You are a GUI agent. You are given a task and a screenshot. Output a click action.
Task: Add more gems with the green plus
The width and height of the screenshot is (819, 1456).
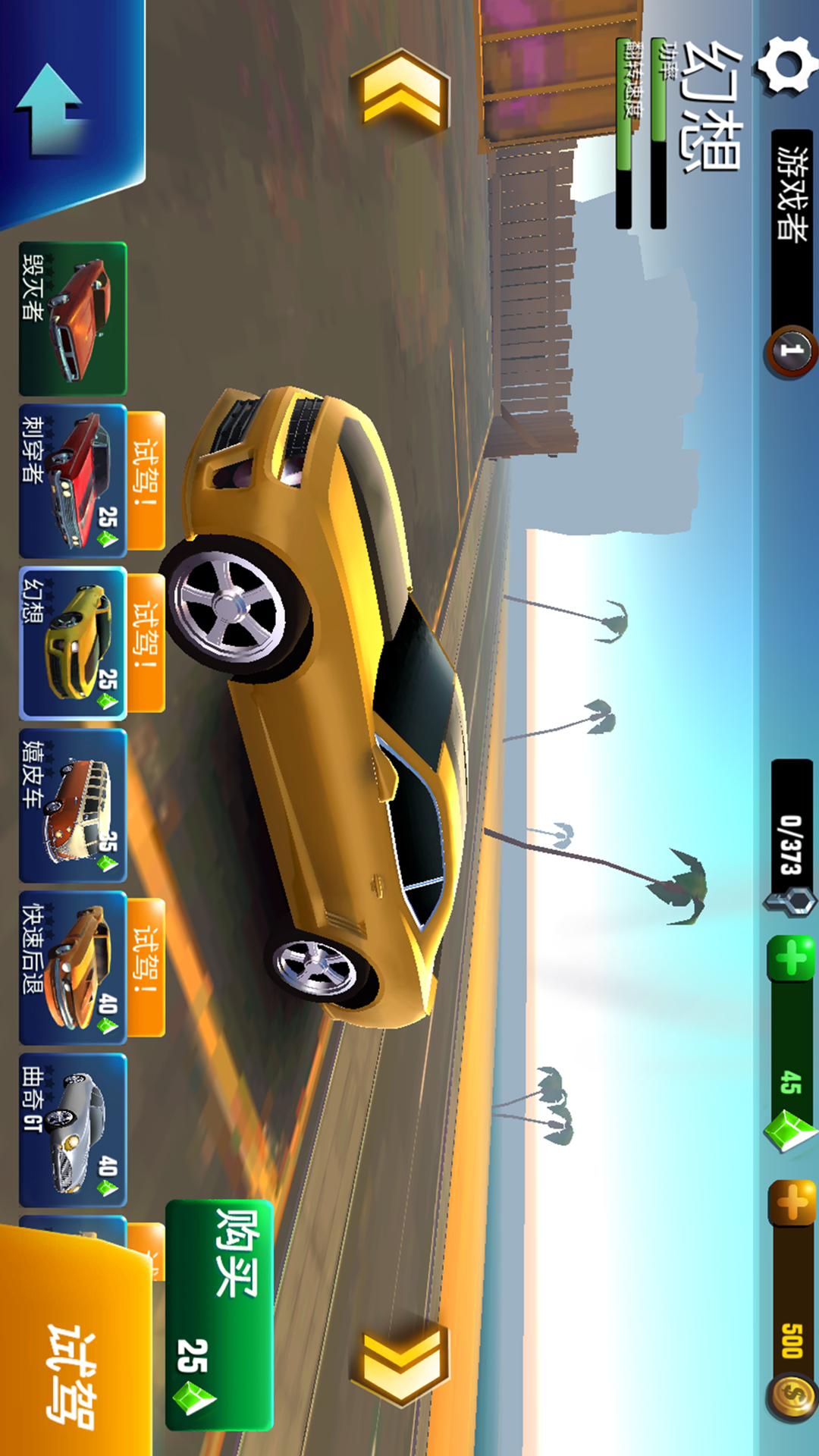[x=791, y=958]
